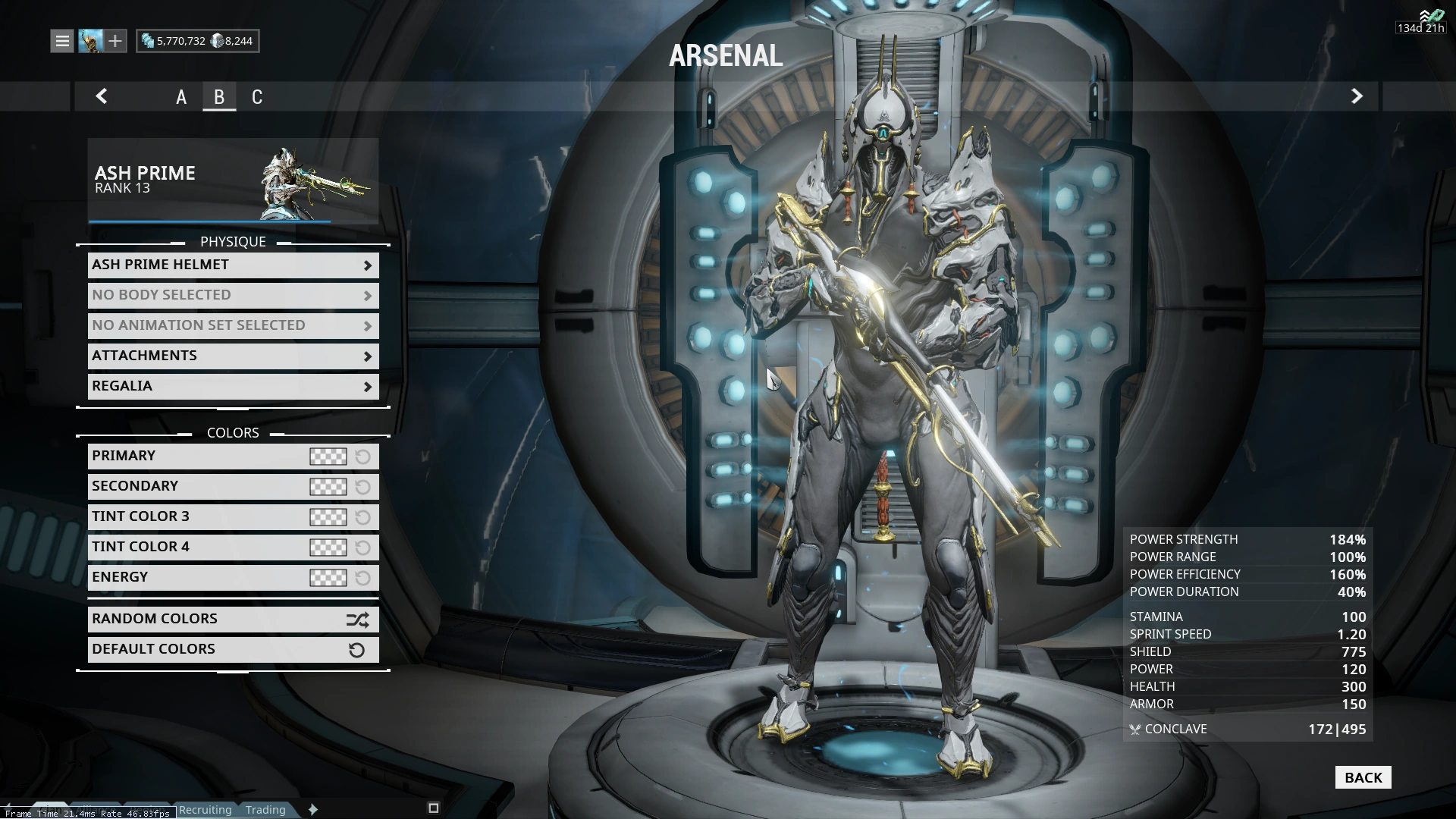
Task: Open the Regalia menu
Action: pos(233,386)
